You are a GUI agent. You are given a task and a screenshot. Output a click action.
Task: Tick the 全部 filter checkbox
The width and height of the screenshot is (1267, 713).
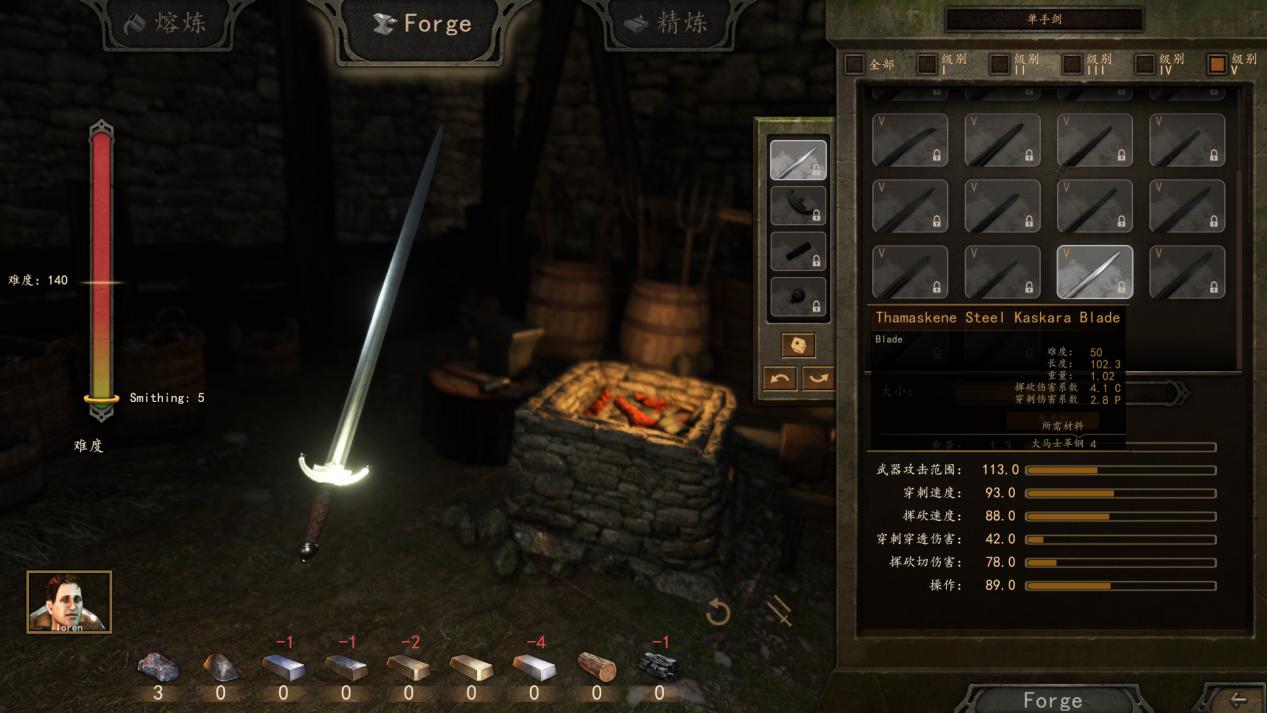pos(854,64)
